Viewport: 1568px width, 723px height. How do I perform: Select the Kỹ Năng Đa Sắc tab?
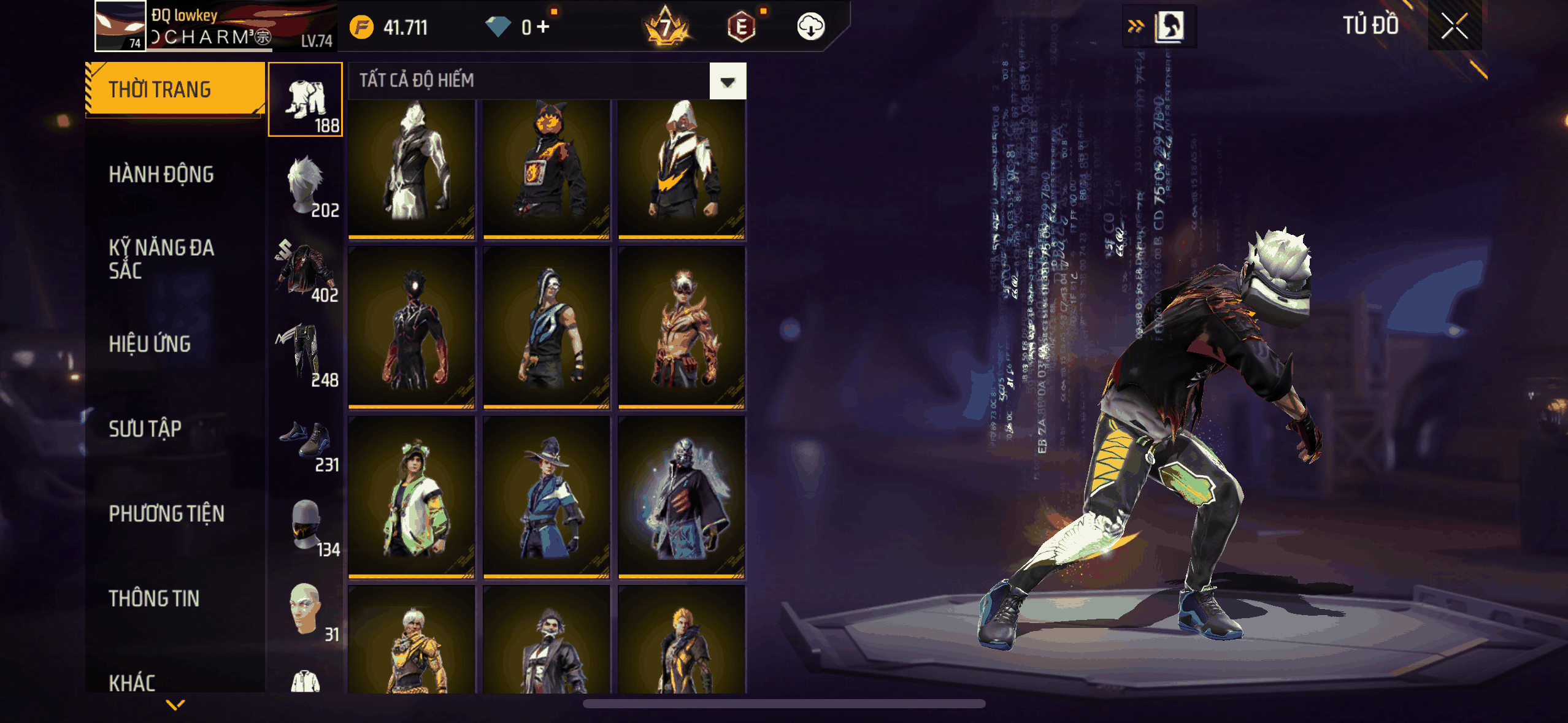[161, 259]
